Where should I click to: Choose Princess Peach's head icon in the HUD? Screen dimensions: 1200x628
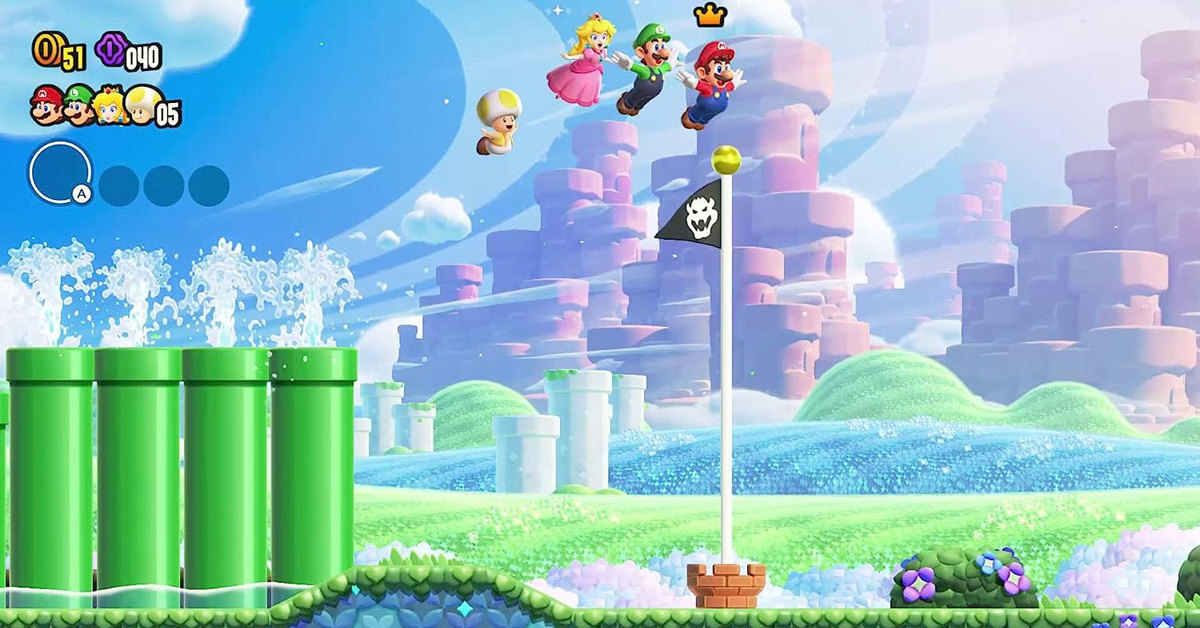110,104
